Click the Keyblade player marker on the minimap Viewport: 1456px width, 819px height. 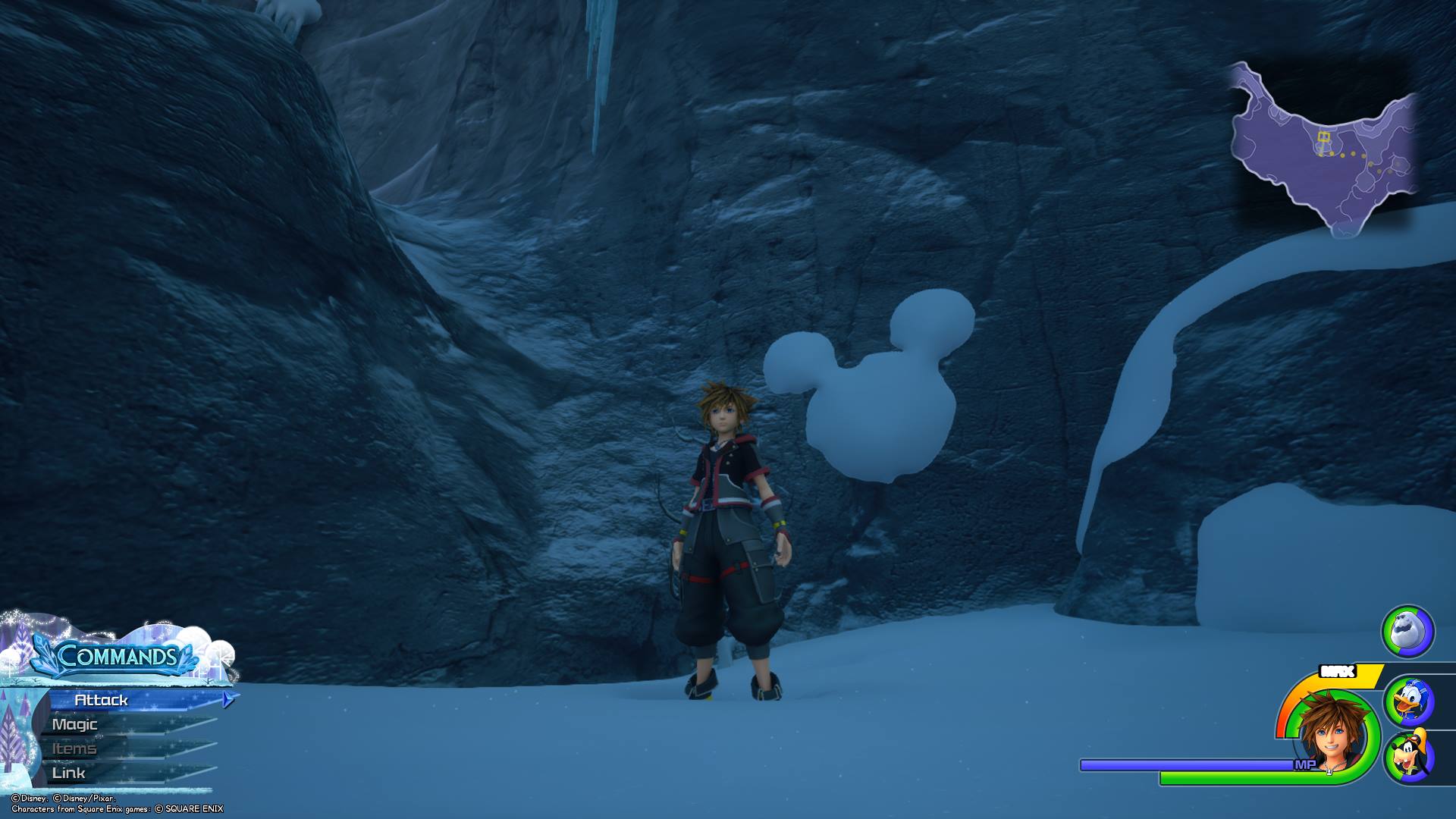click(1323, 136)
